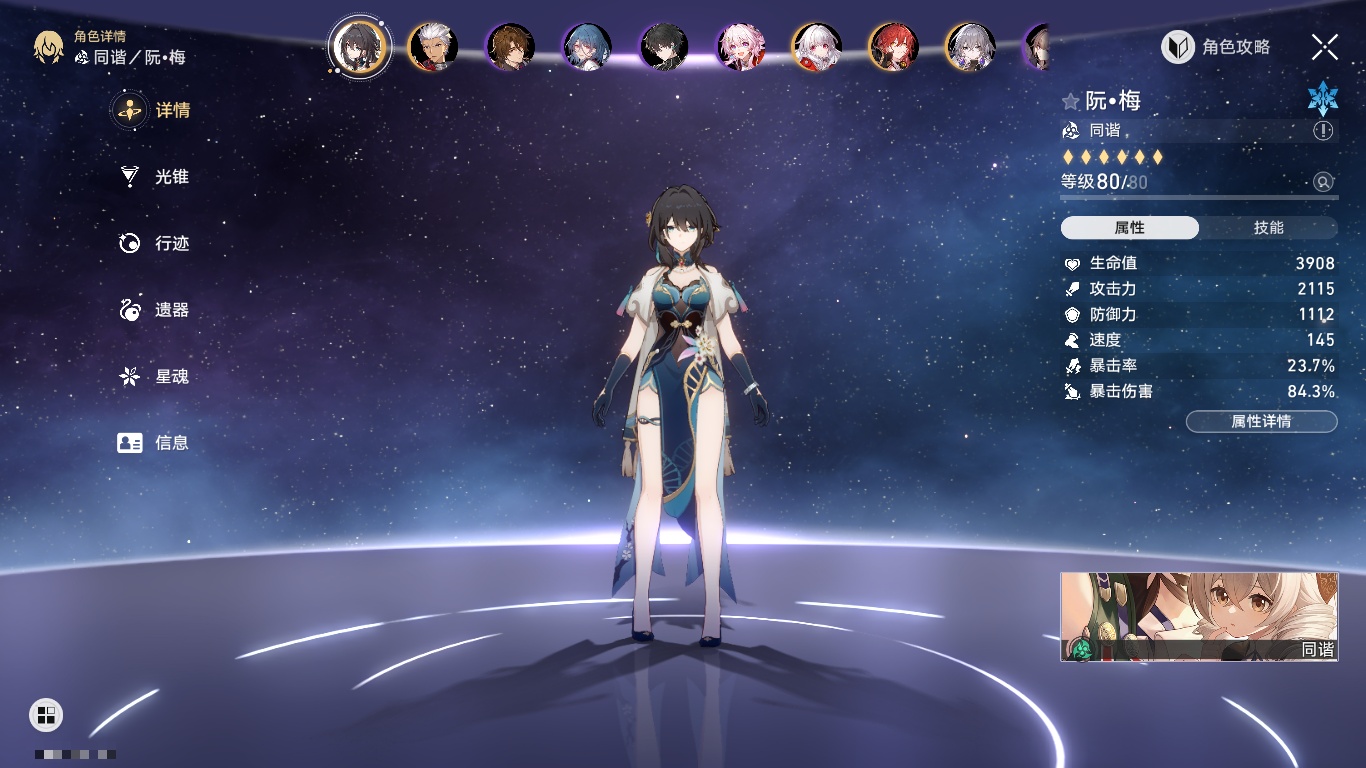Open the 角色攻略 character guide
Image resolution: width=1366 pixels, height=768 pixels.
[1216, 47]
